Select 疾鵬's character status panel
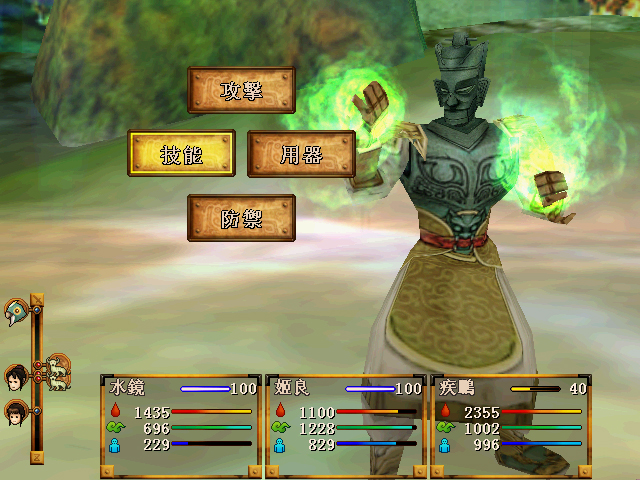Viewport: 640px width, 480px height. (510, 425)
